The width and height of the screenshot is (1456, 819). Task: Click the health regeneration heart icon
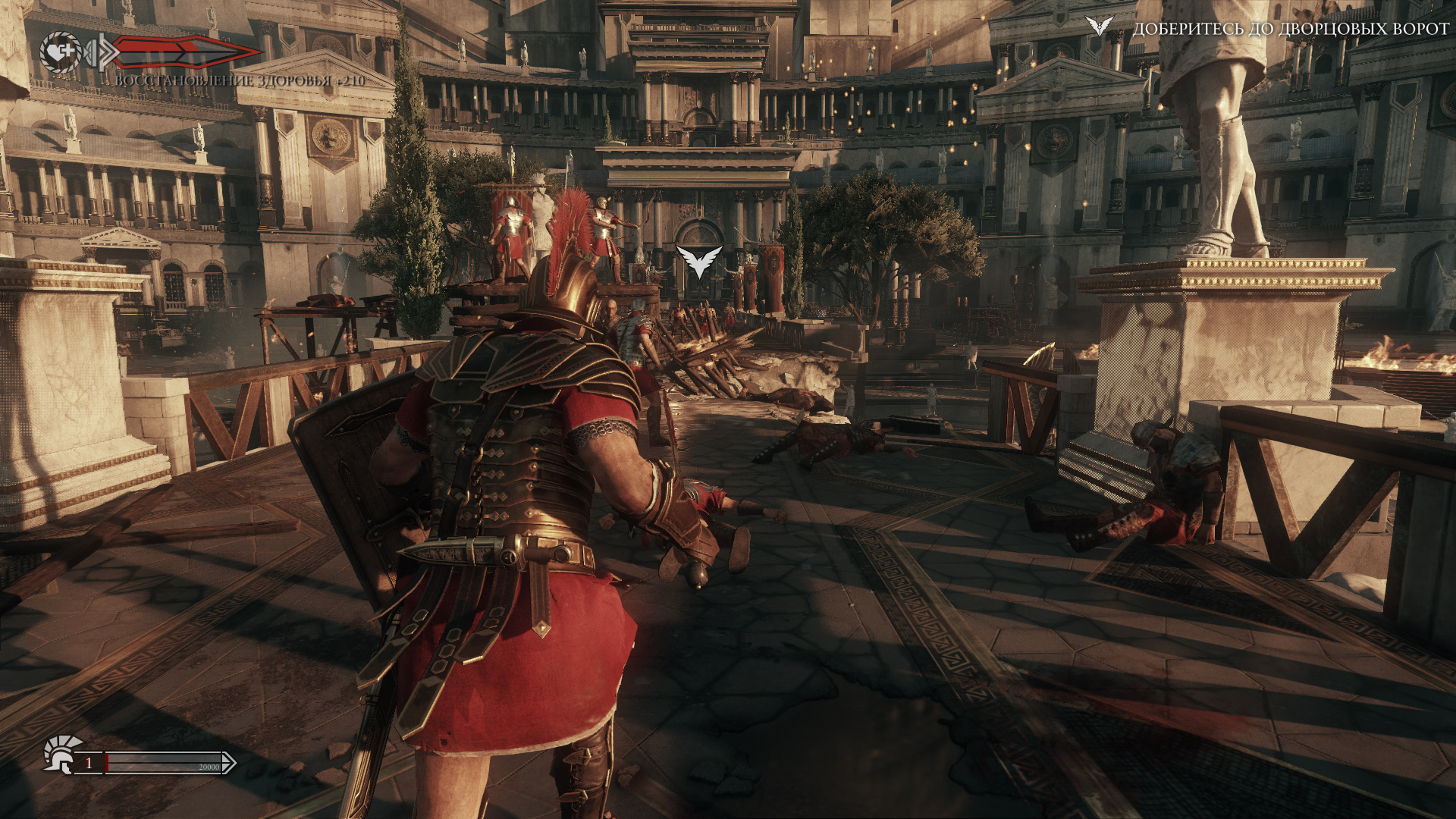tap(61, 52)
